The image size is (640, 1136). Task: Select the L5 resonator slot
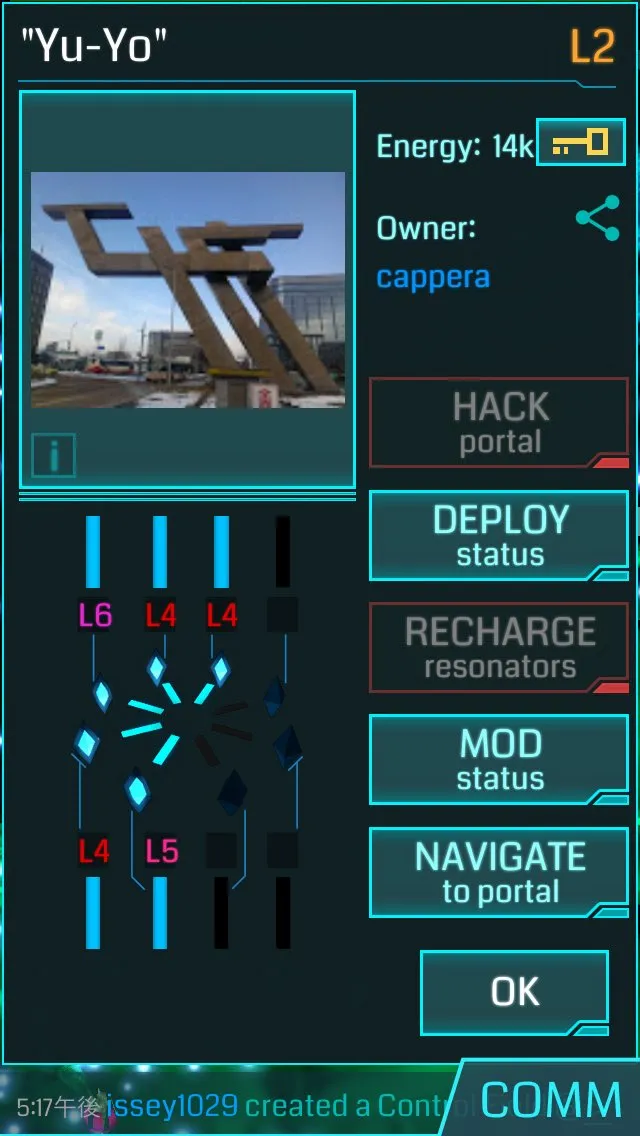[x=160, y=851]
